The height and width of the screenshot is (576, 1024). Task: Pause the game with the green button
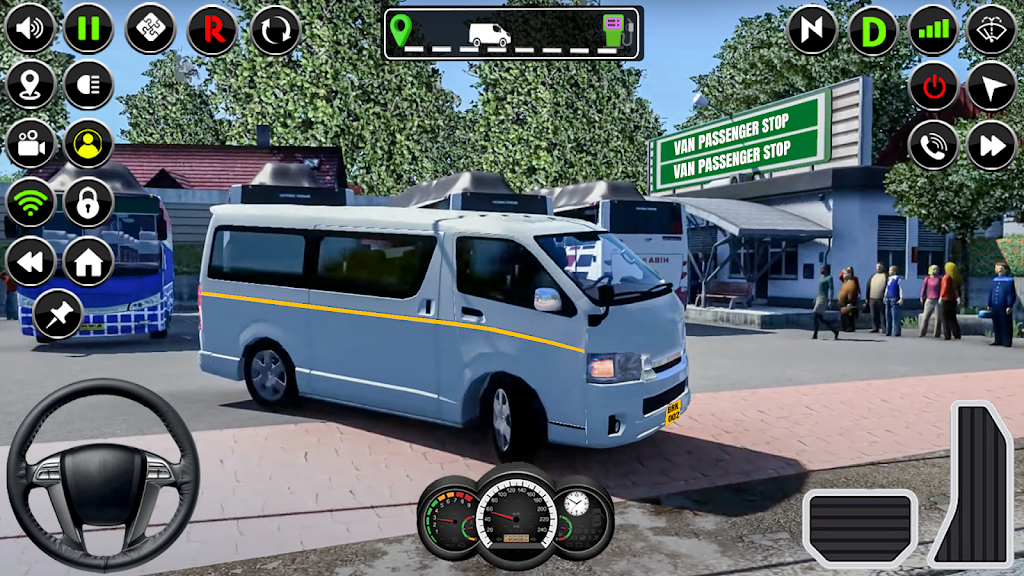pos(89,29)
